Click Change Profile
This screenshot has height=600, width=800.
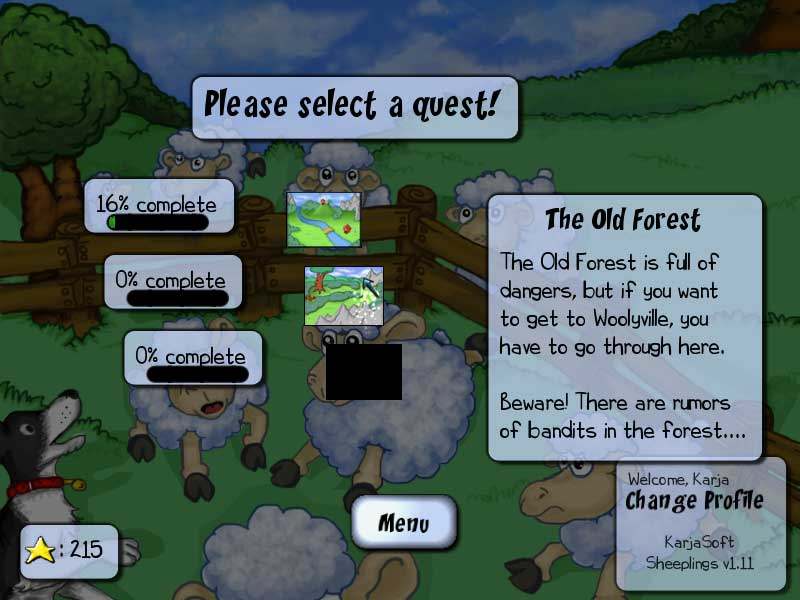(694, 500)
